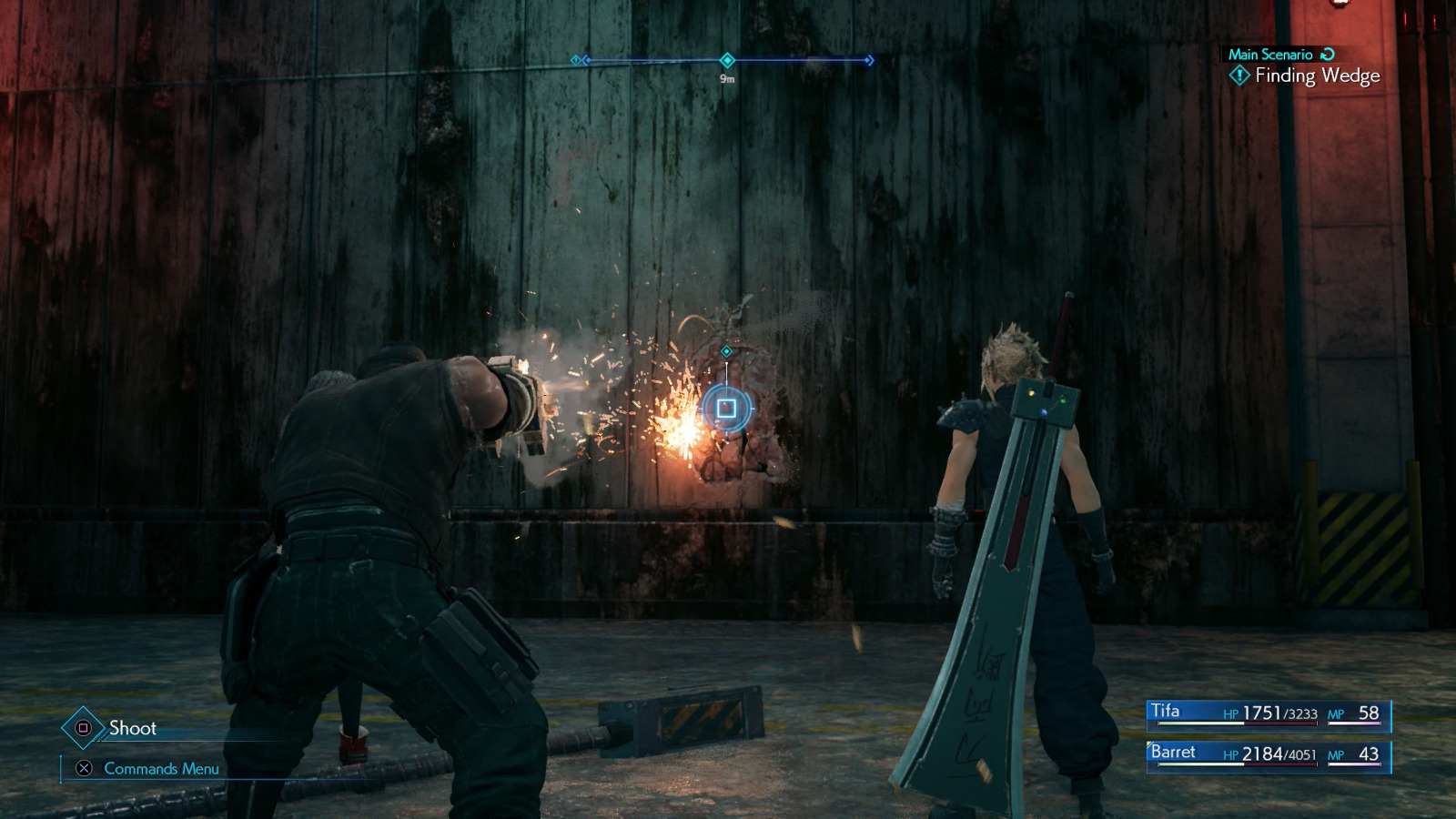The image size is (1456, 819).
Task: Click the 9m distance label under the progress bar
Action: click(x=725, y=81)
